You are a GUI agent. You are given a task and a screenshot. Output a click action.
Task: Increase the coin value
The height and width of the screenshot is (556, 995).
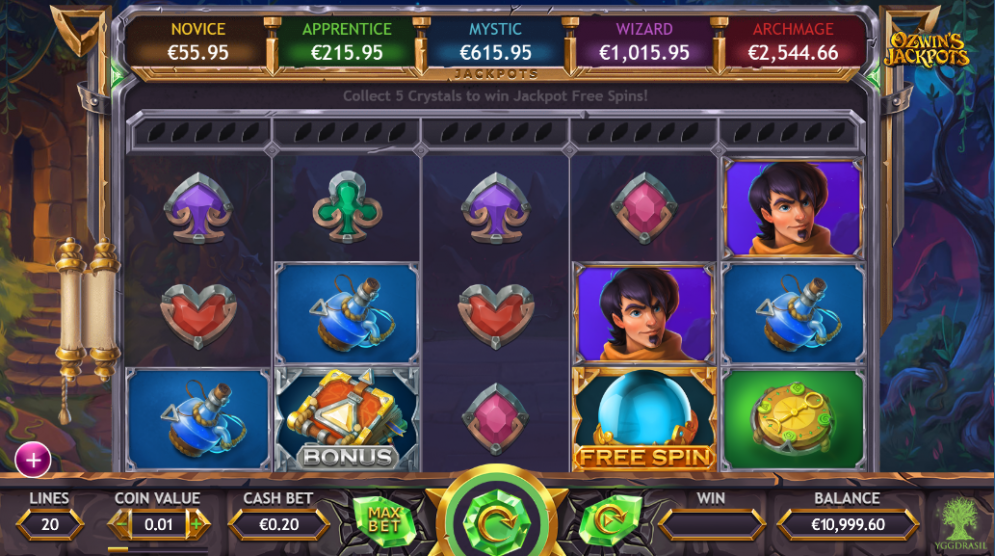coord(197,523)
